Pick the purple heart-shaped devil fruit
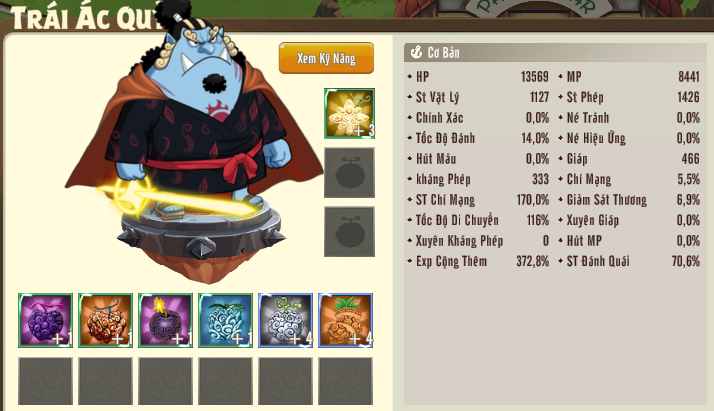The width and height of the screenshot is (714, 411). [45, 320]
